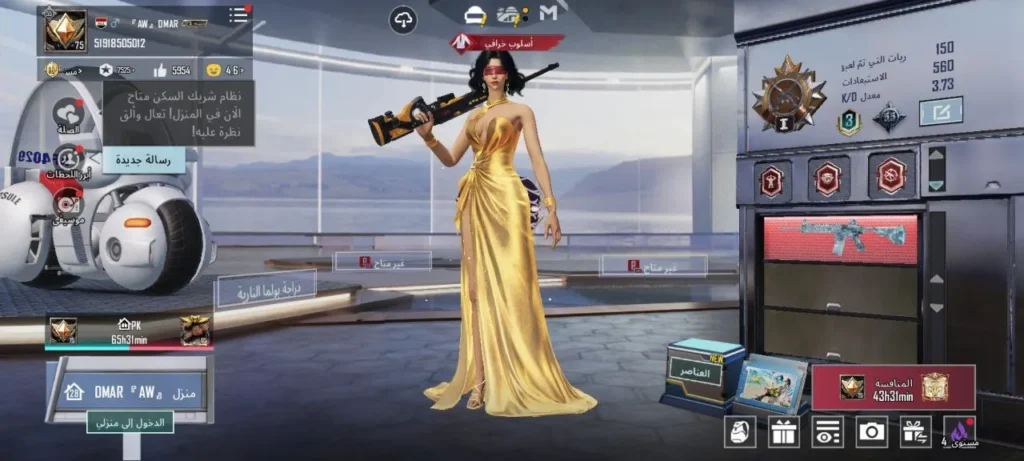Open the popularity star counter
The image size is (1024, 461).
pos(116,70)
